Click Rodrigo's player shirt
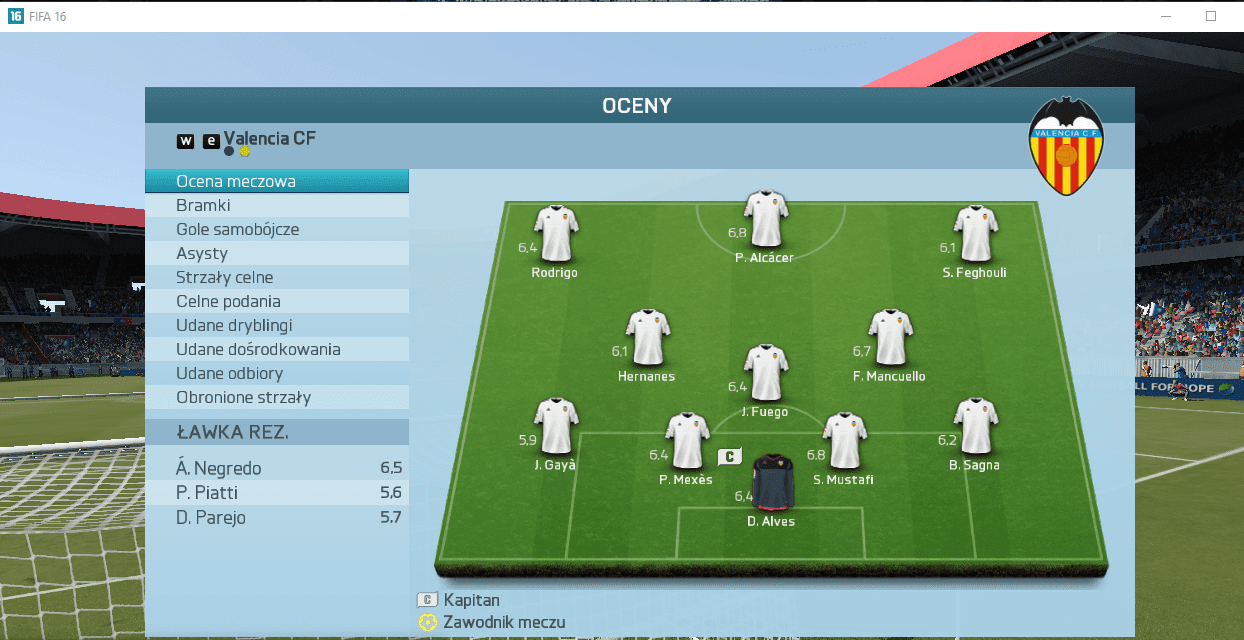Image resolution: width=1244 pixels, height=640 pixels. coord(556,233)
